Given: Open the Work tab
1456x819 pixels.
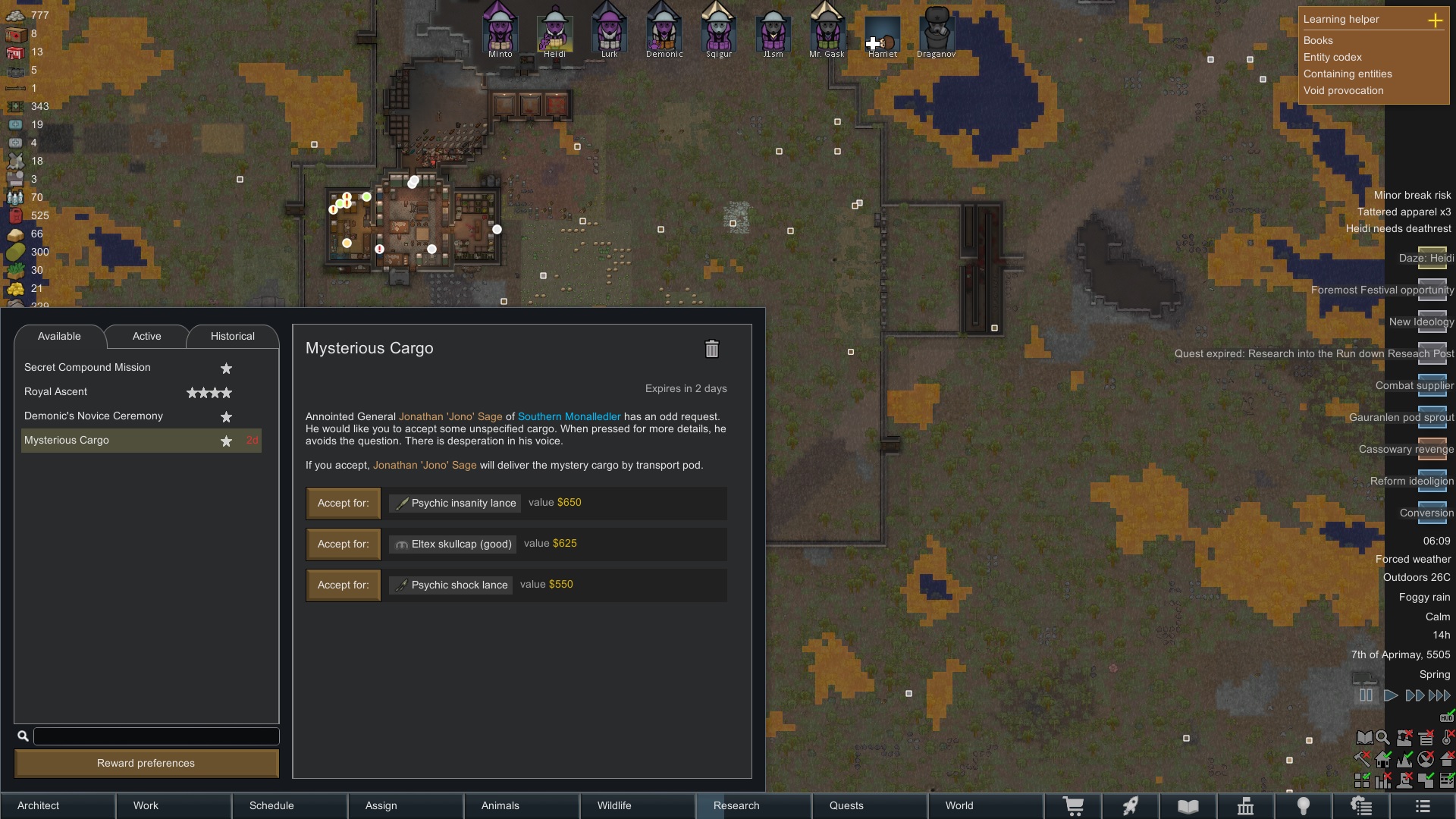Looking at the screenshot, I should click(146, 805).
